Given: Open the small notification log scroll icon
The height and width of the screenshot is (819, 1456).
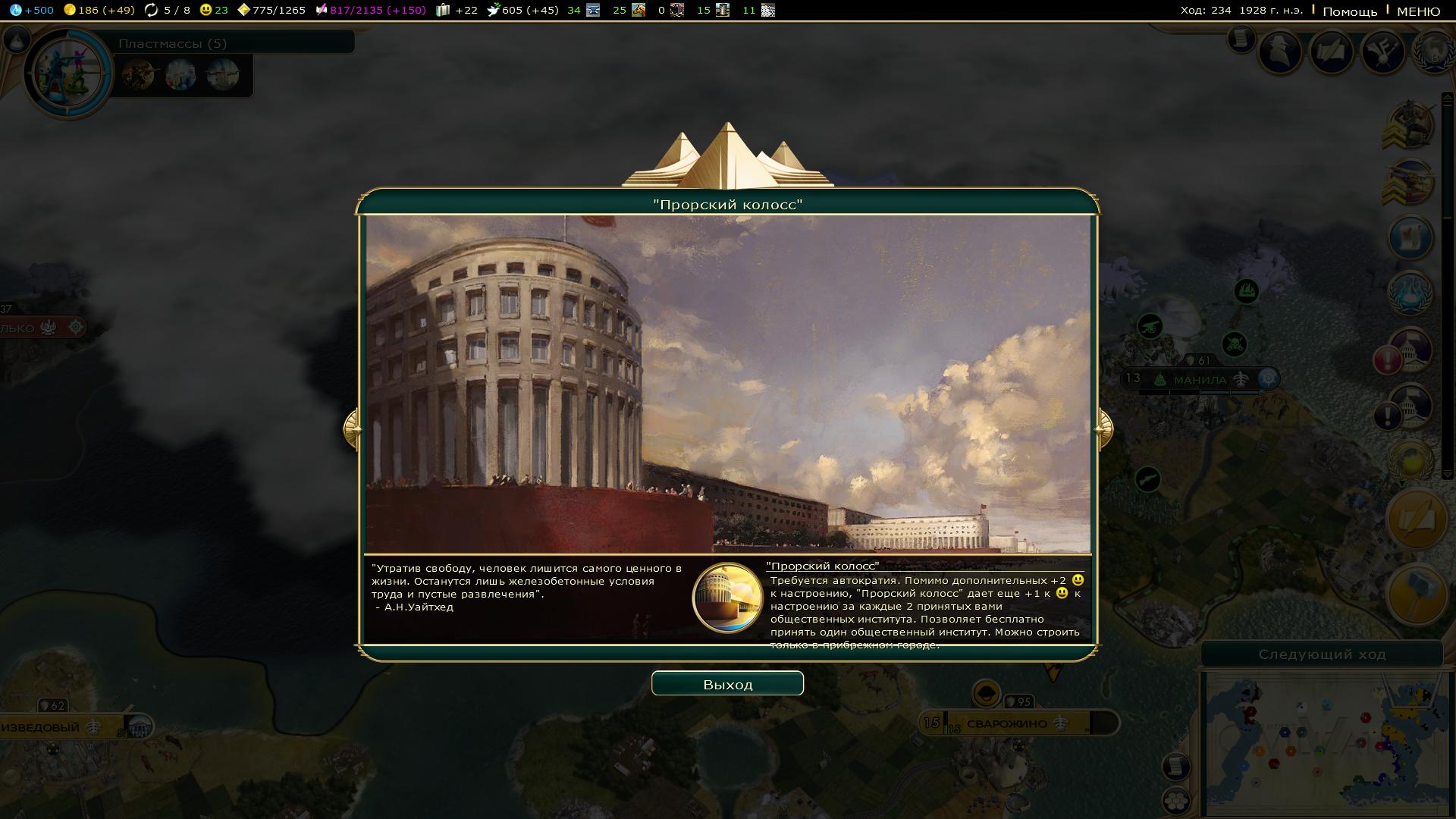Looking at the screenshot, I should tap(1241, 38).
